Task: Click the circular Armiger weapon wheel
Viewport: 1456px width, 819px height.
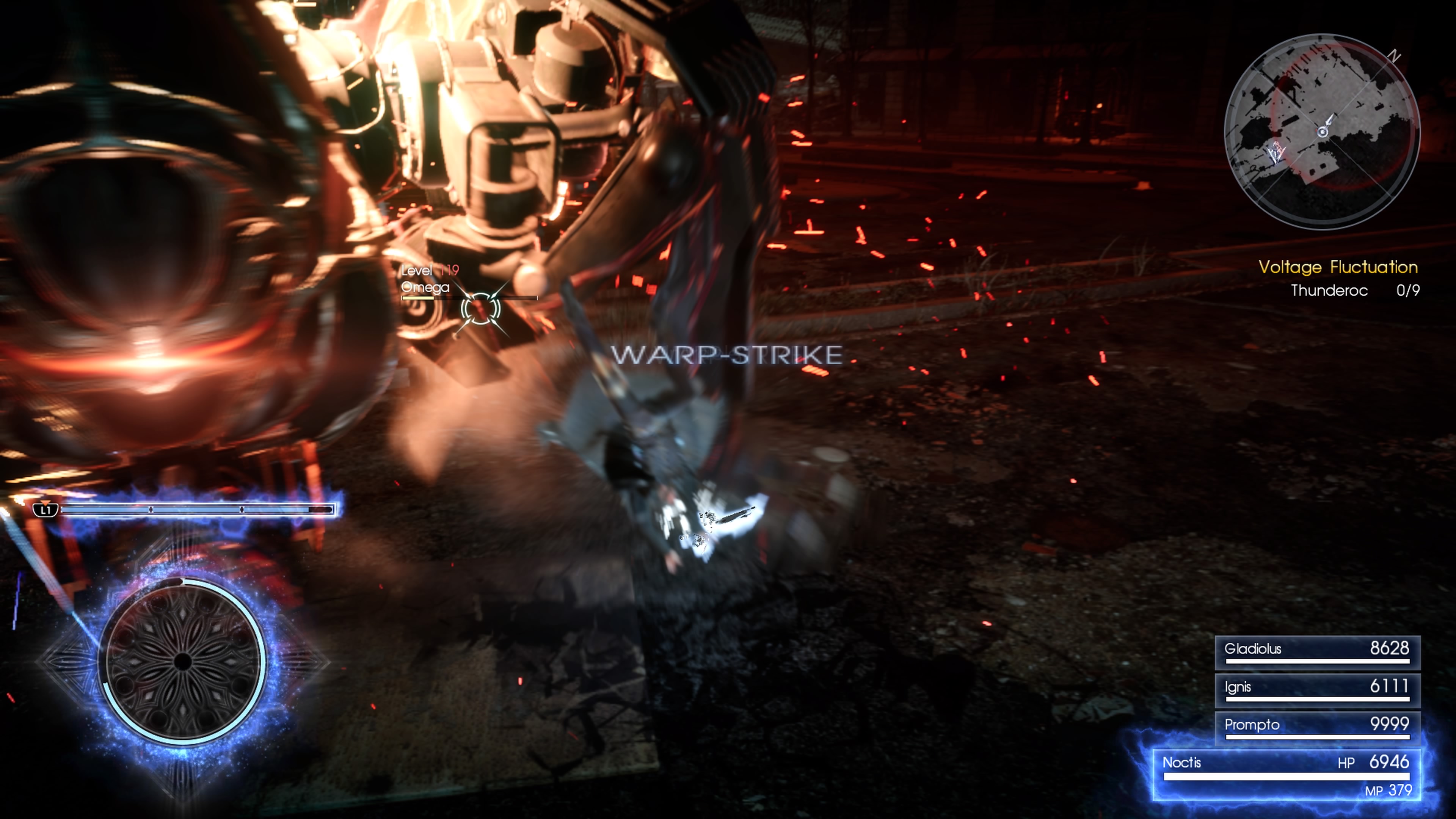Action: click(x=182, y=661)
